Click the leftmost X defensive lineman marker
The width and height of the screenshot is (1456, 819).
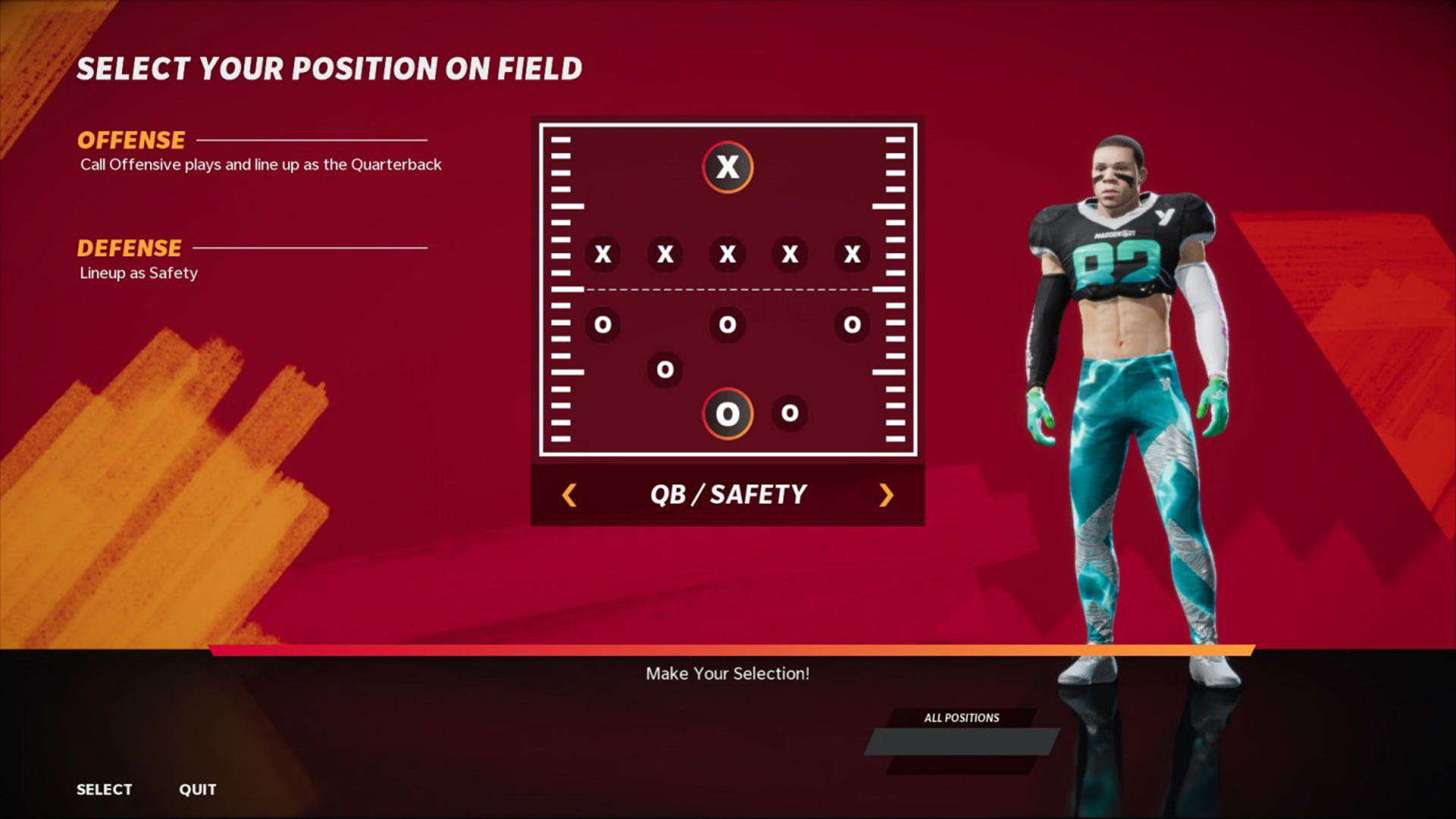(x=603, y=255)
